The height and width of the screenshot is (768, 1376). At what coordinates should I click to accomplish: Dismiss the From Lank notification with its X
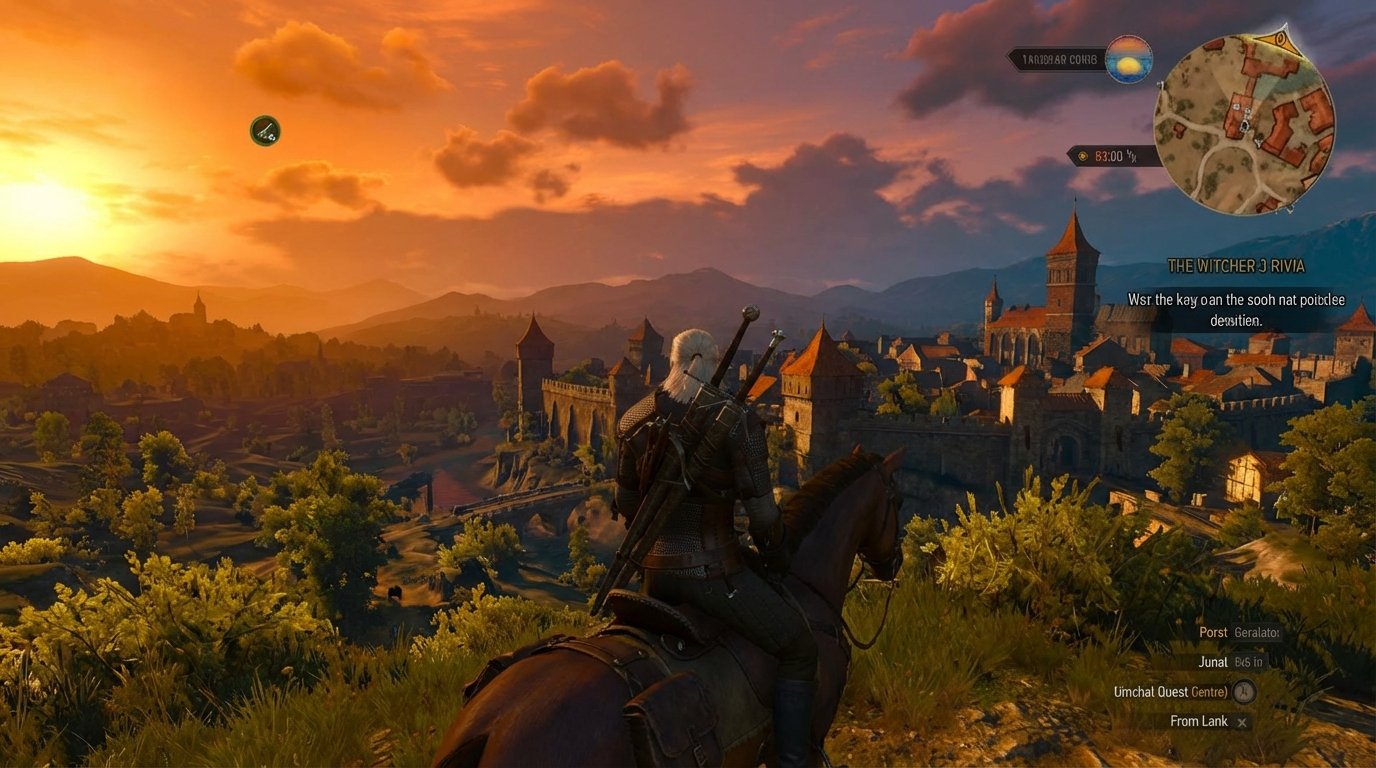(1241, 721)
